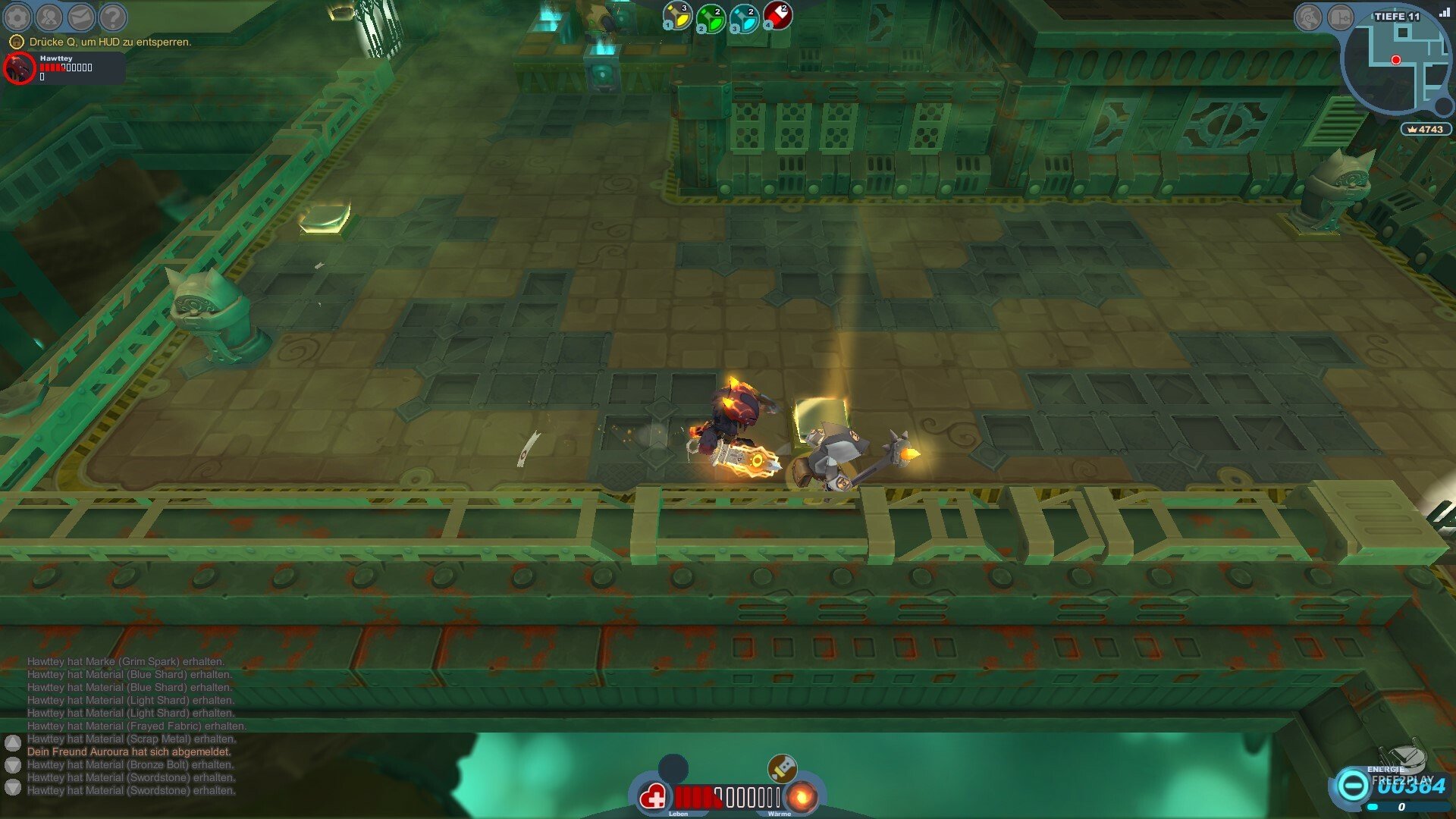Open the friends social panel

click(49, 17)
